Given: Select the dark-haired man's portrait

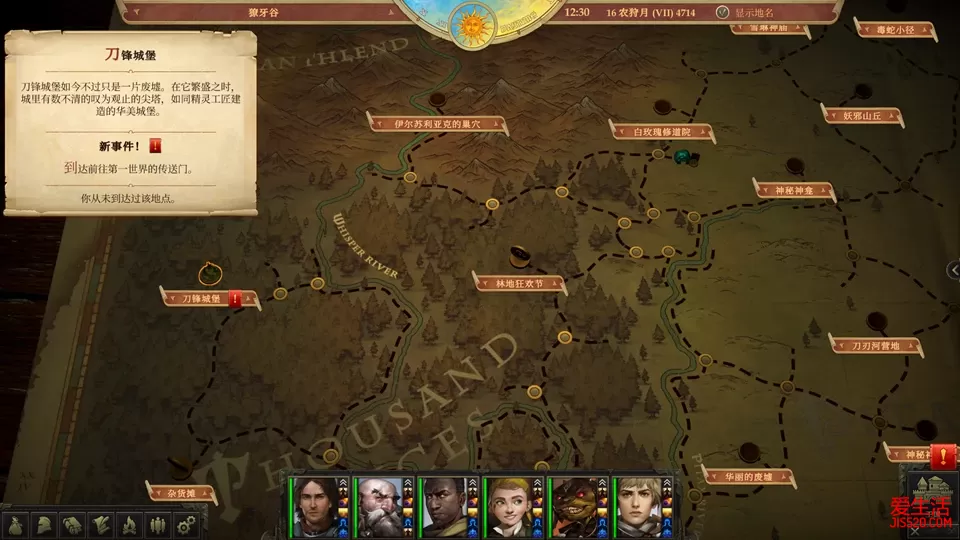Looking at the screenshot, I should (x=316, y=504).
